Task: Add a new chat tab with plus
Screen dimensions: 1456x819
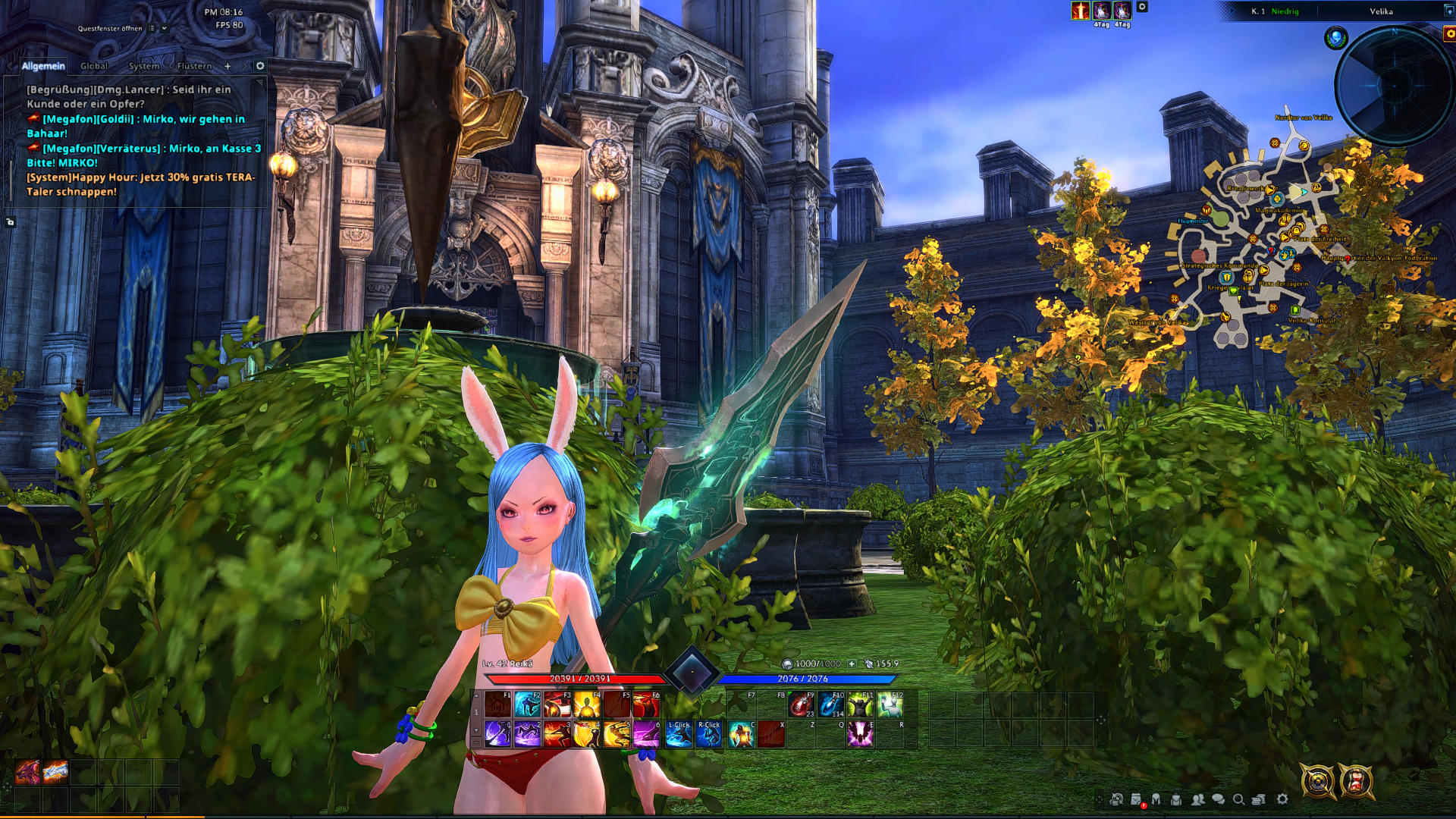Action: [227, 66]
